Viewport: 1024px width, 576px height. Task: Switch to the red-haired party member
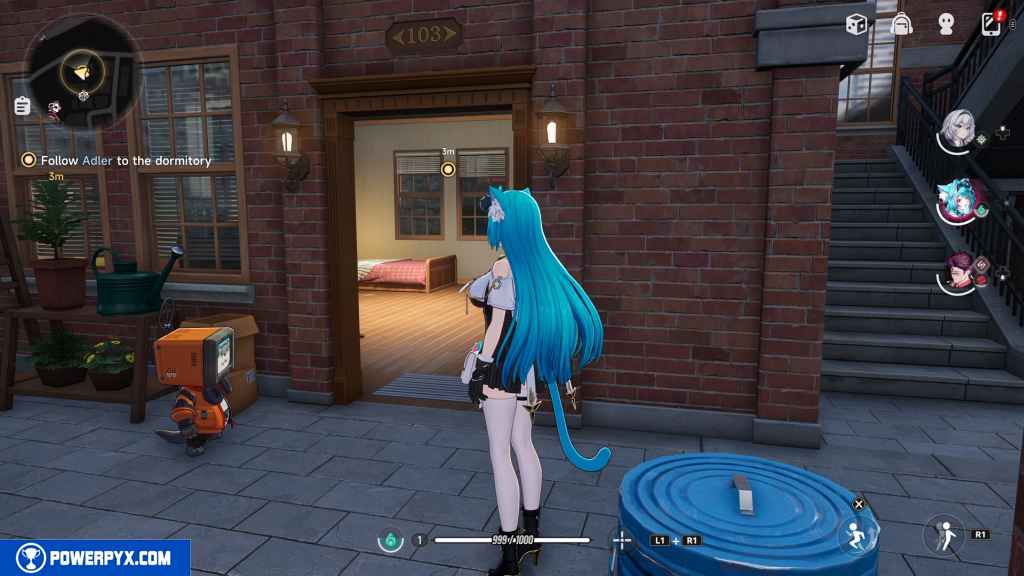tap(957, 271)
